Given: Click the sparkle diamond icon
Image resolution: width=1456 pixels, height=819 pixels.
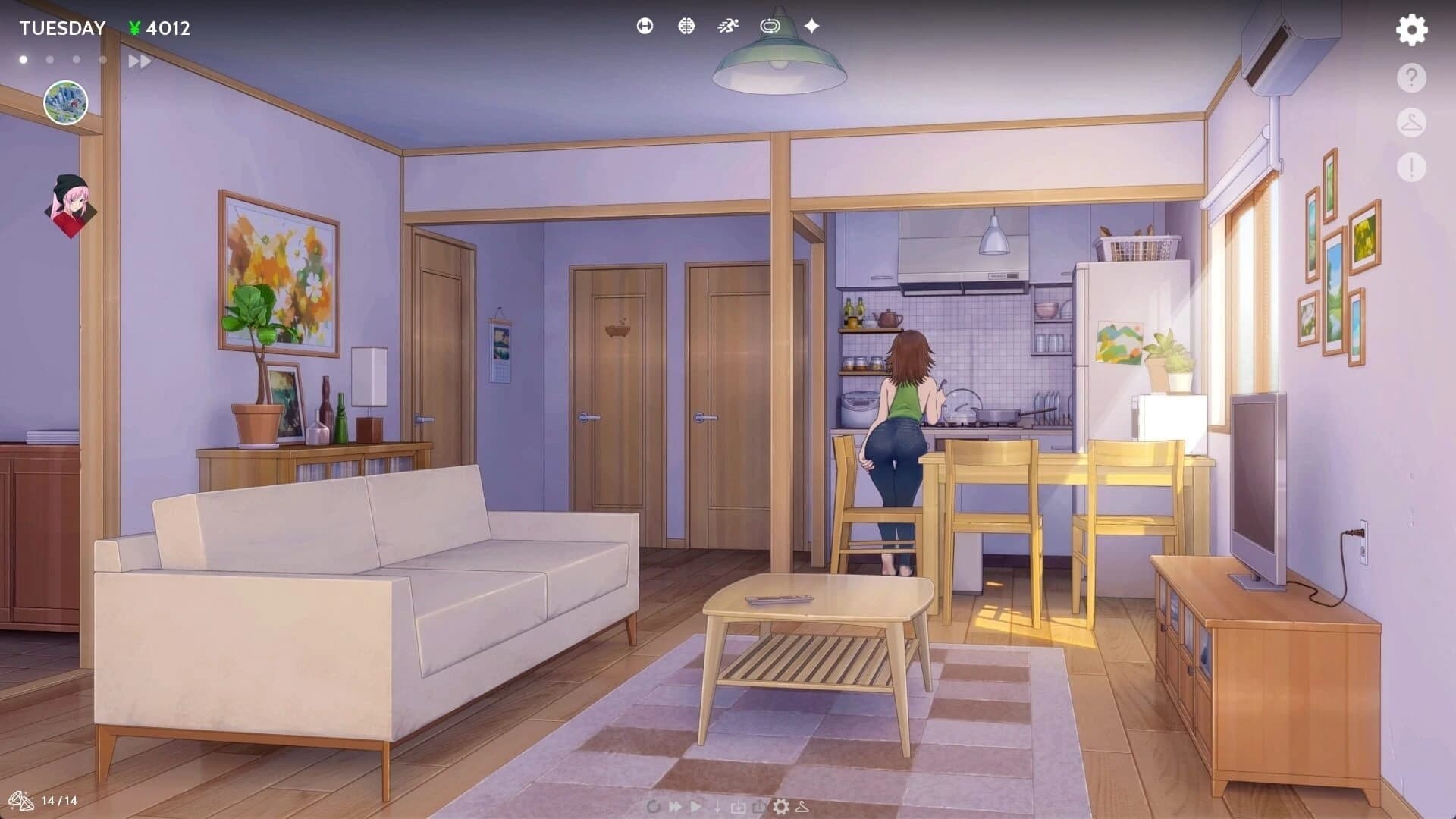Looking at the screenshot, I should 811,27.
